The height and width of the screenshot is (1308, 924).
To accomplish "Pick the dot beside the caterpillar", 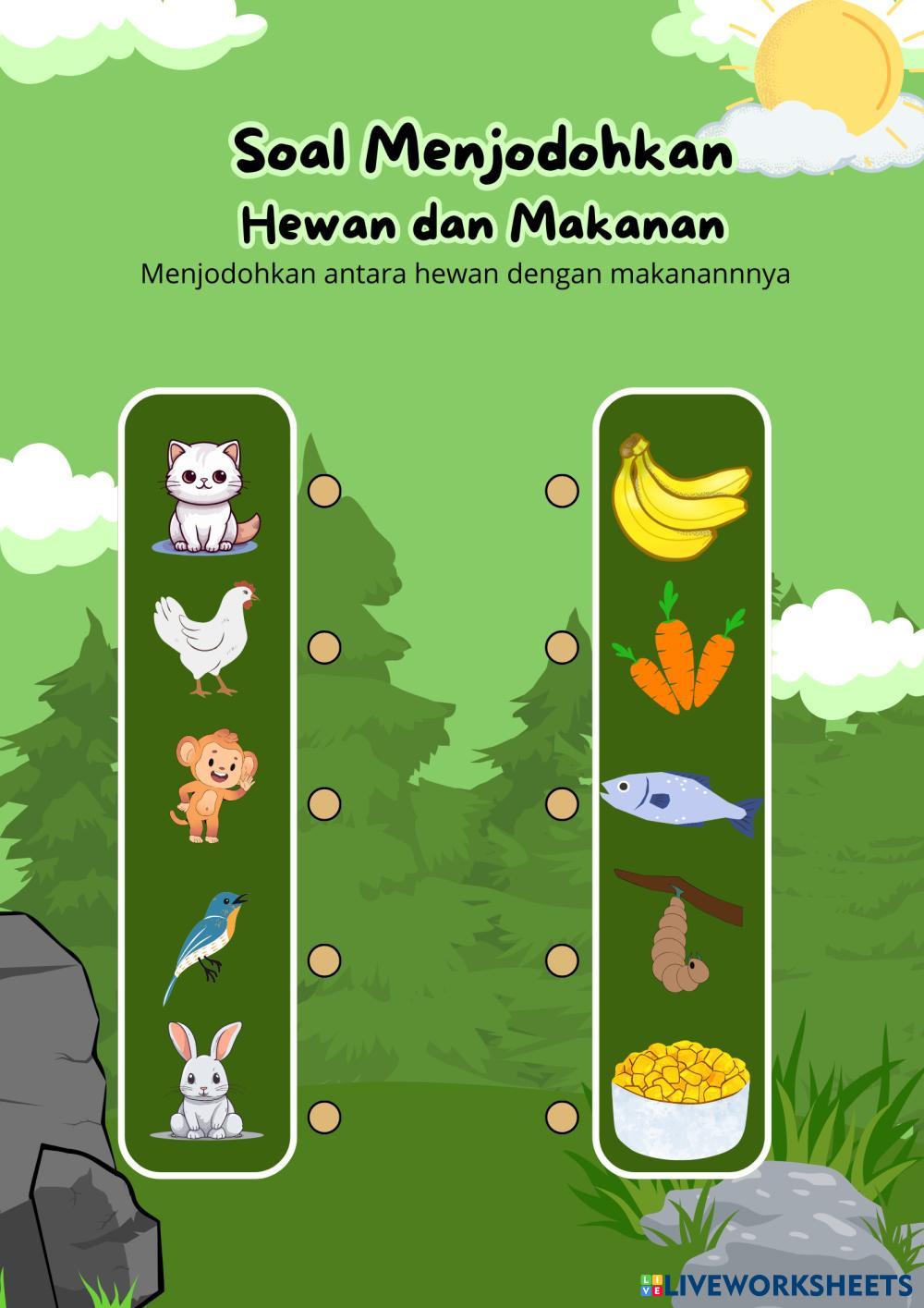I will pyautogui.click(x=562, y=960).
